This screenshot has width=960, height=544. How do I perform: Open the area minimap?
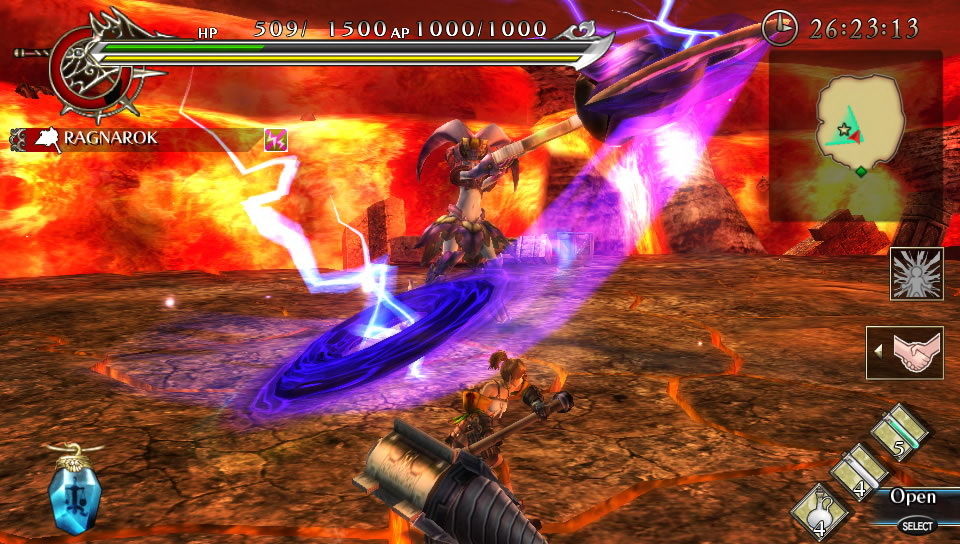(x=855, y=135)
